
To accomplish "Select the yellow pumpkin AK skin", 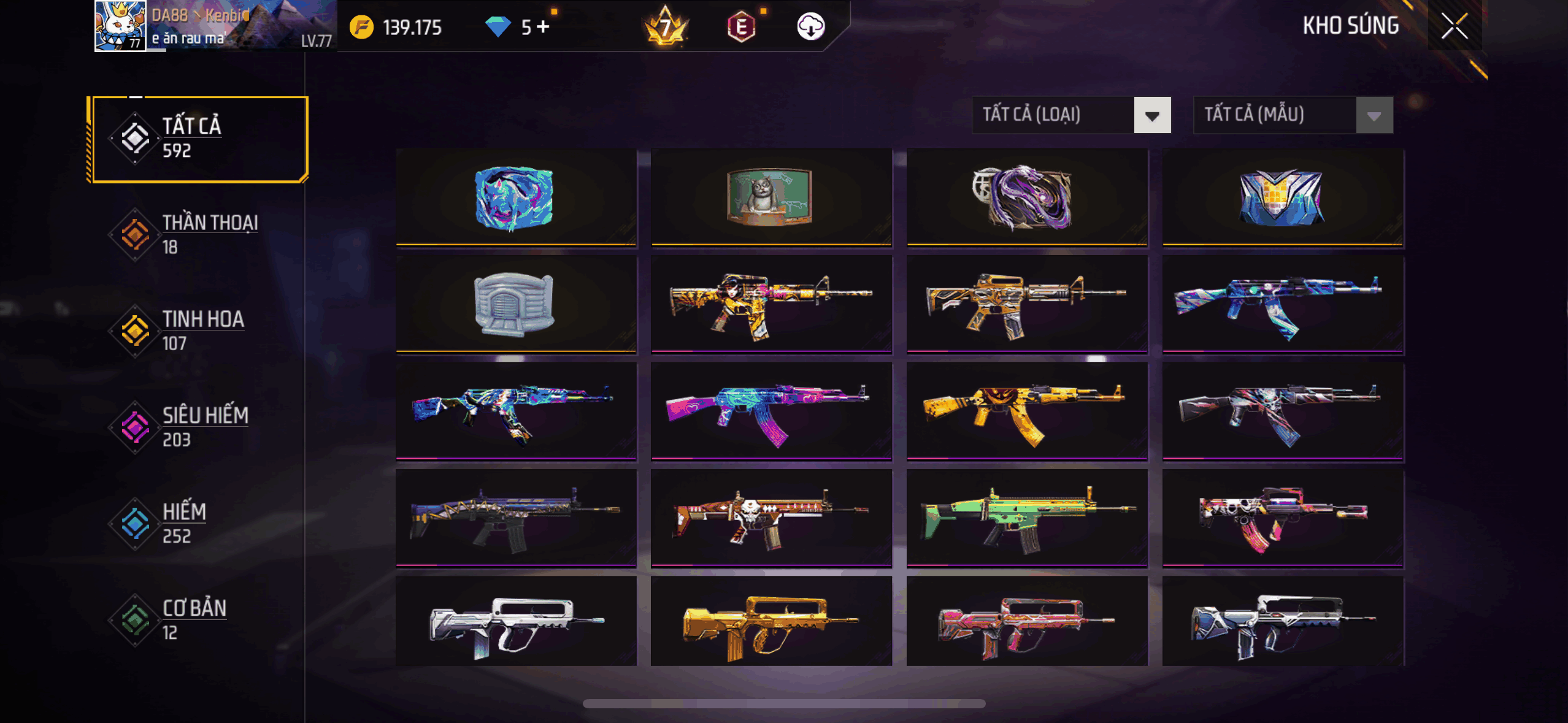I will click(x=1026, y=411).
